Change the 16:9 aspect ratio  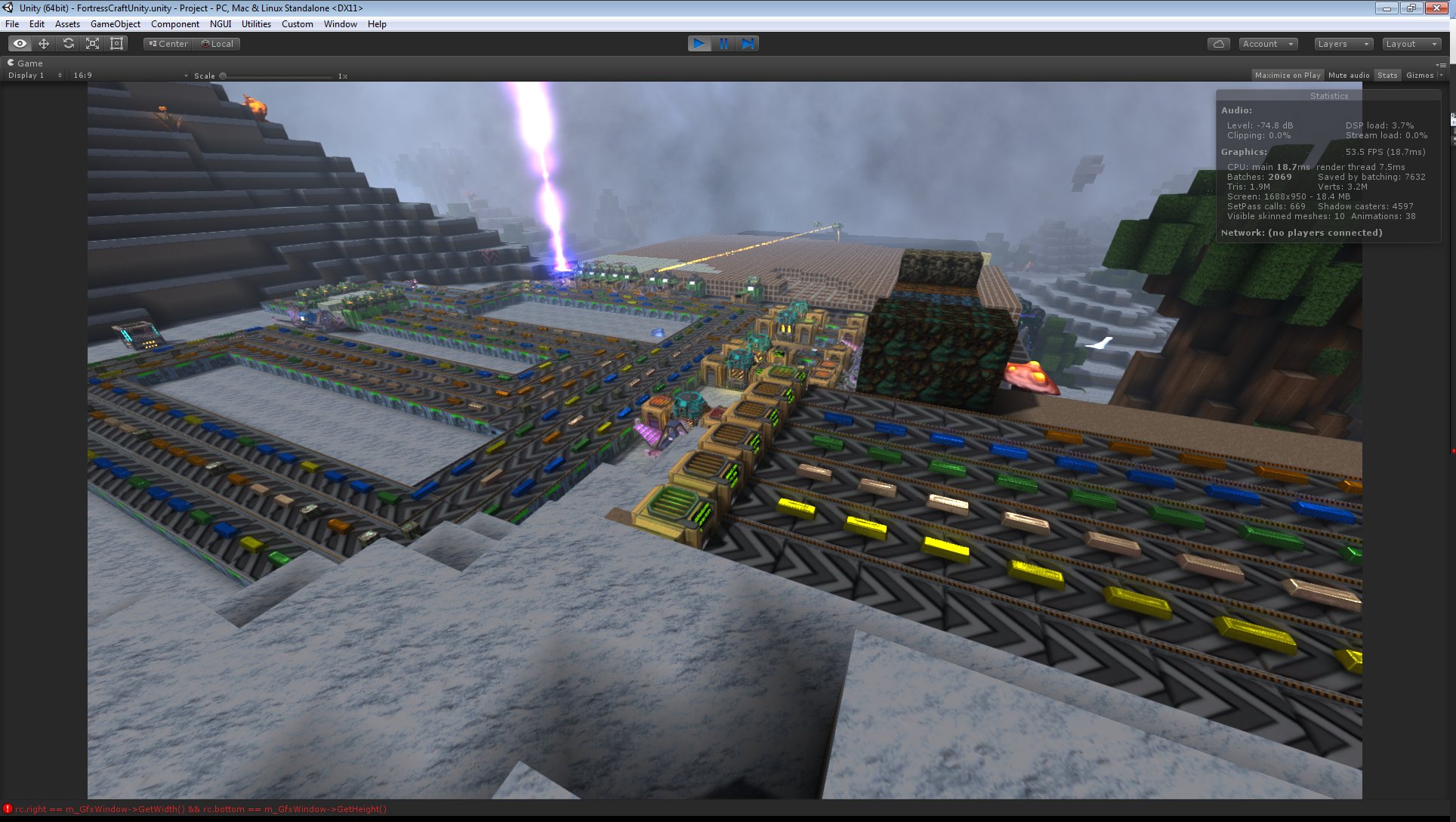tap(128, 75)
